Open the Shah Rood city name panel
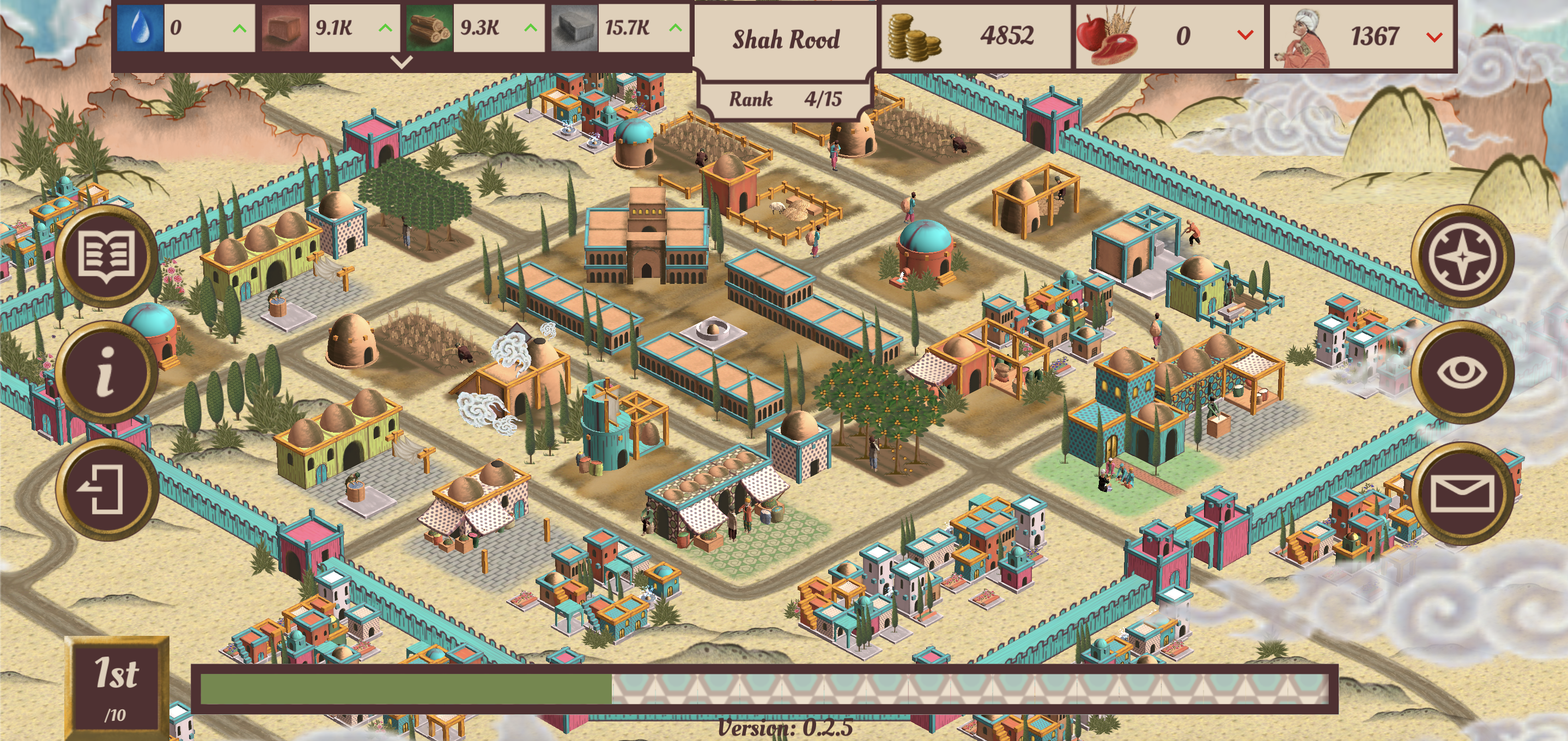 pyautogui.click(x=785, y=40)
